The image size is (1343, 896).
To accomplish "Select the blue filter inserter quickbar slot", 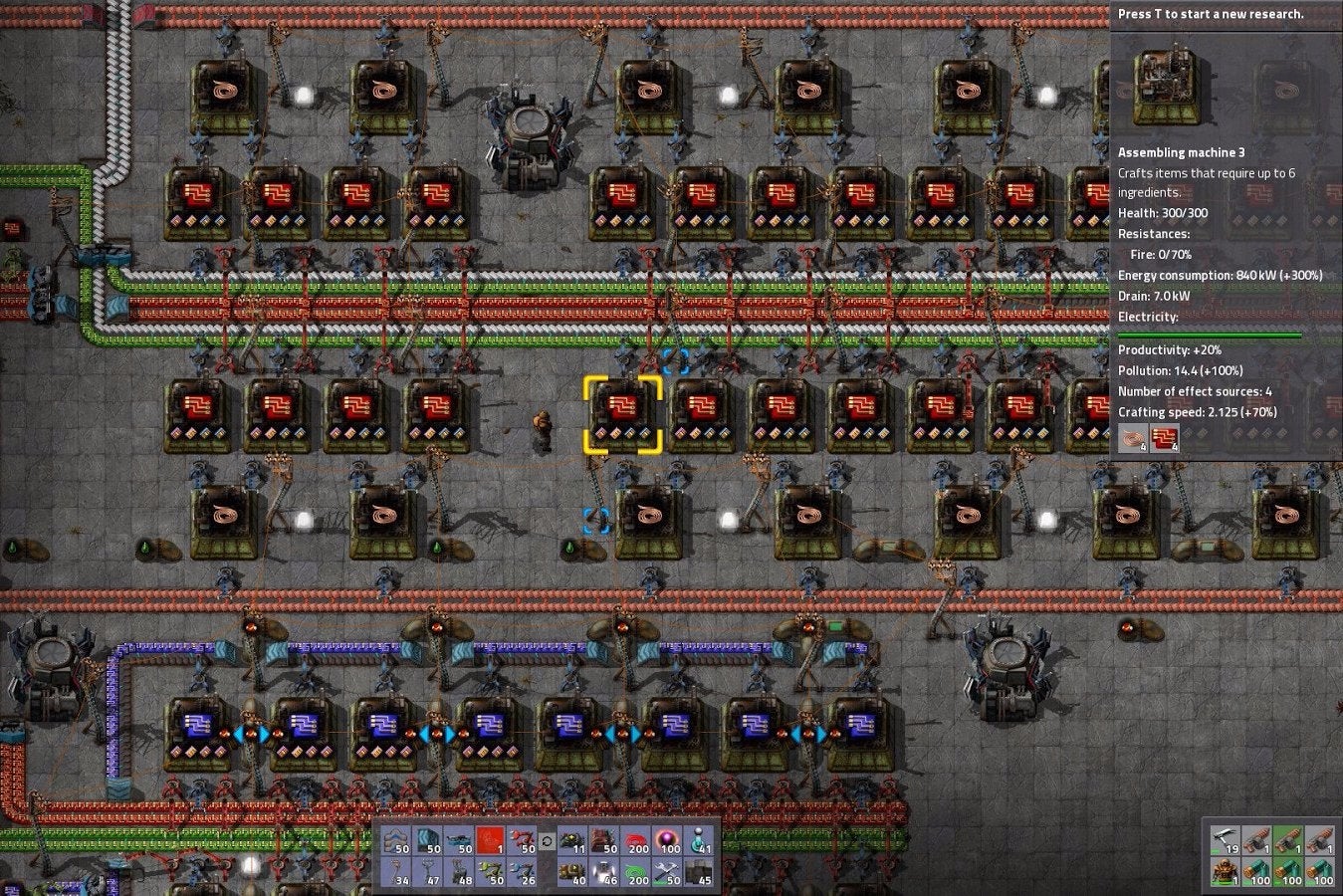I will [x=522, y=879].
